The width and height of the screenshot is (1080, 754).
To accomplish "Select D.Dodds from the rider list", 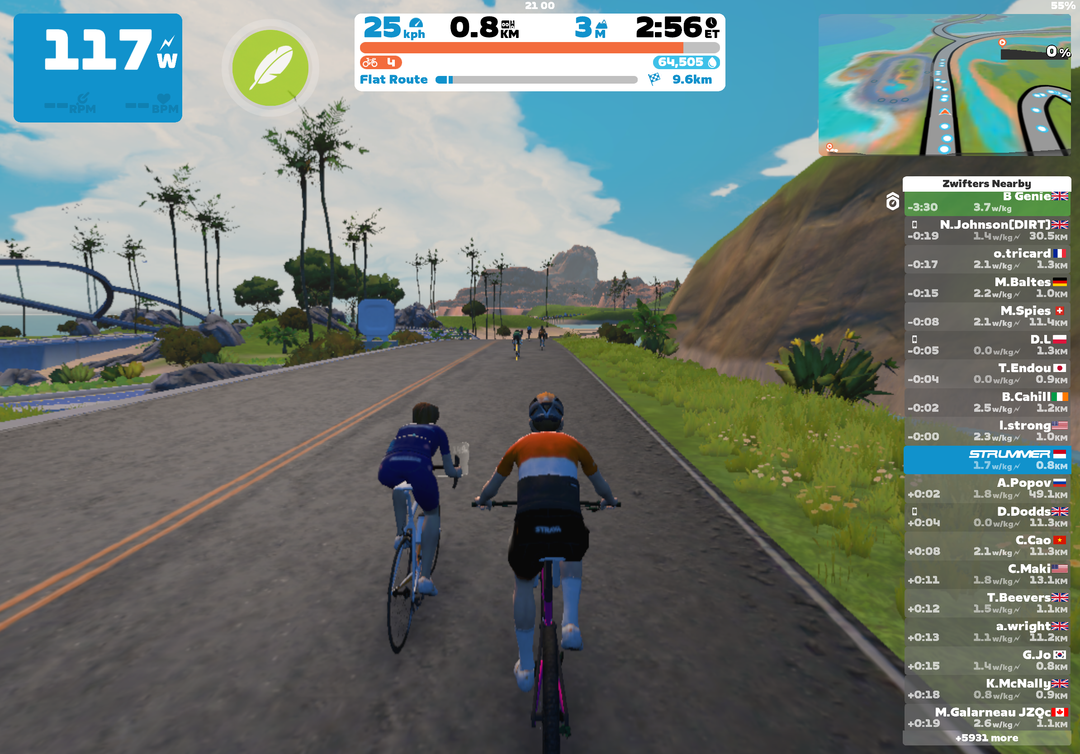I will point(986,517).
